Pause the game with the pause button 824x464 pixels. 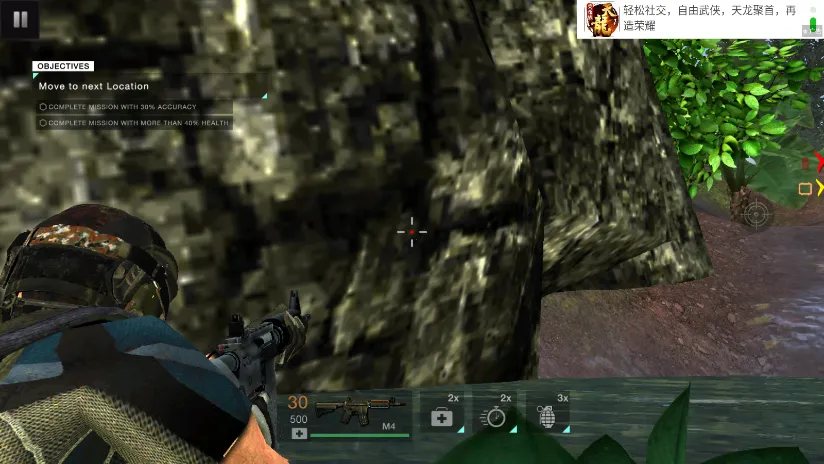[20, 18]
